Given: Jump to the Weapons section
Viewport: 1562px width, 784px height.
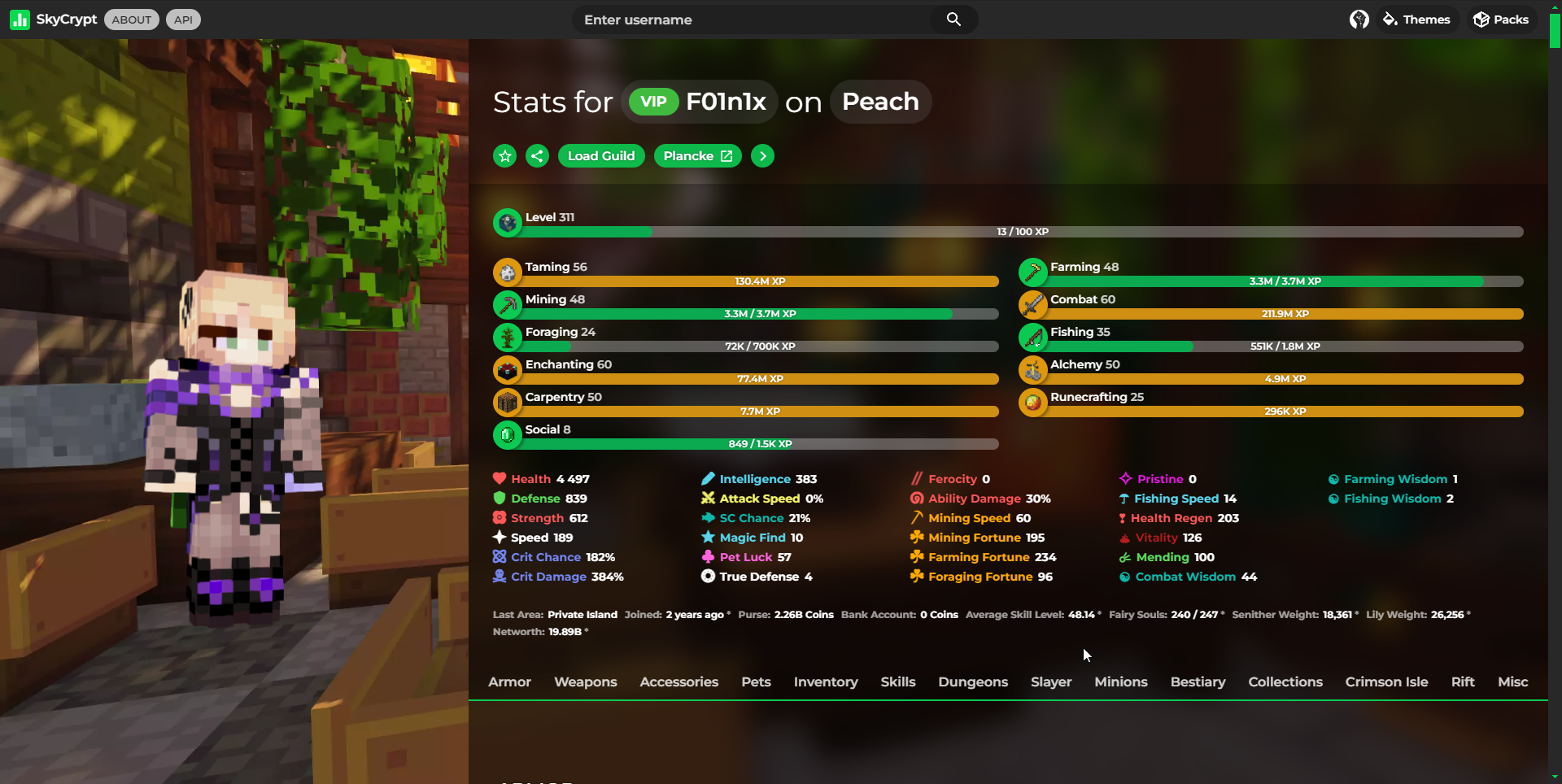Looking at the screenshot, I should [585, 682].
